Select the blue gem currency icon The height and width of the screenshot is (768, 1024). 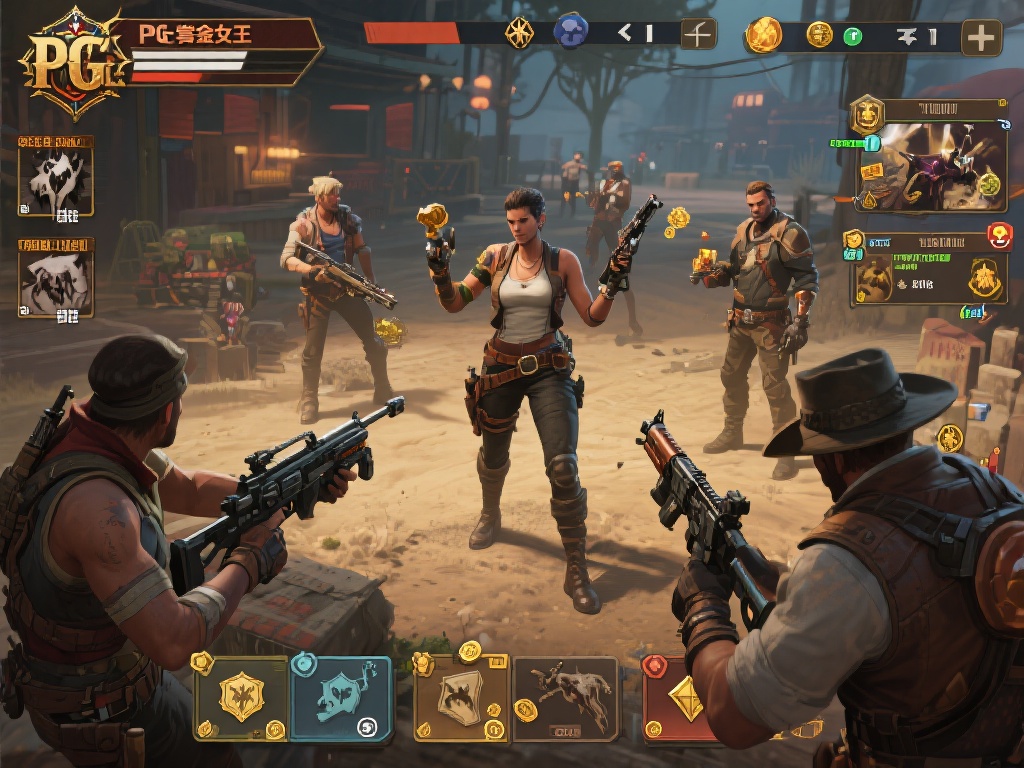571,31
